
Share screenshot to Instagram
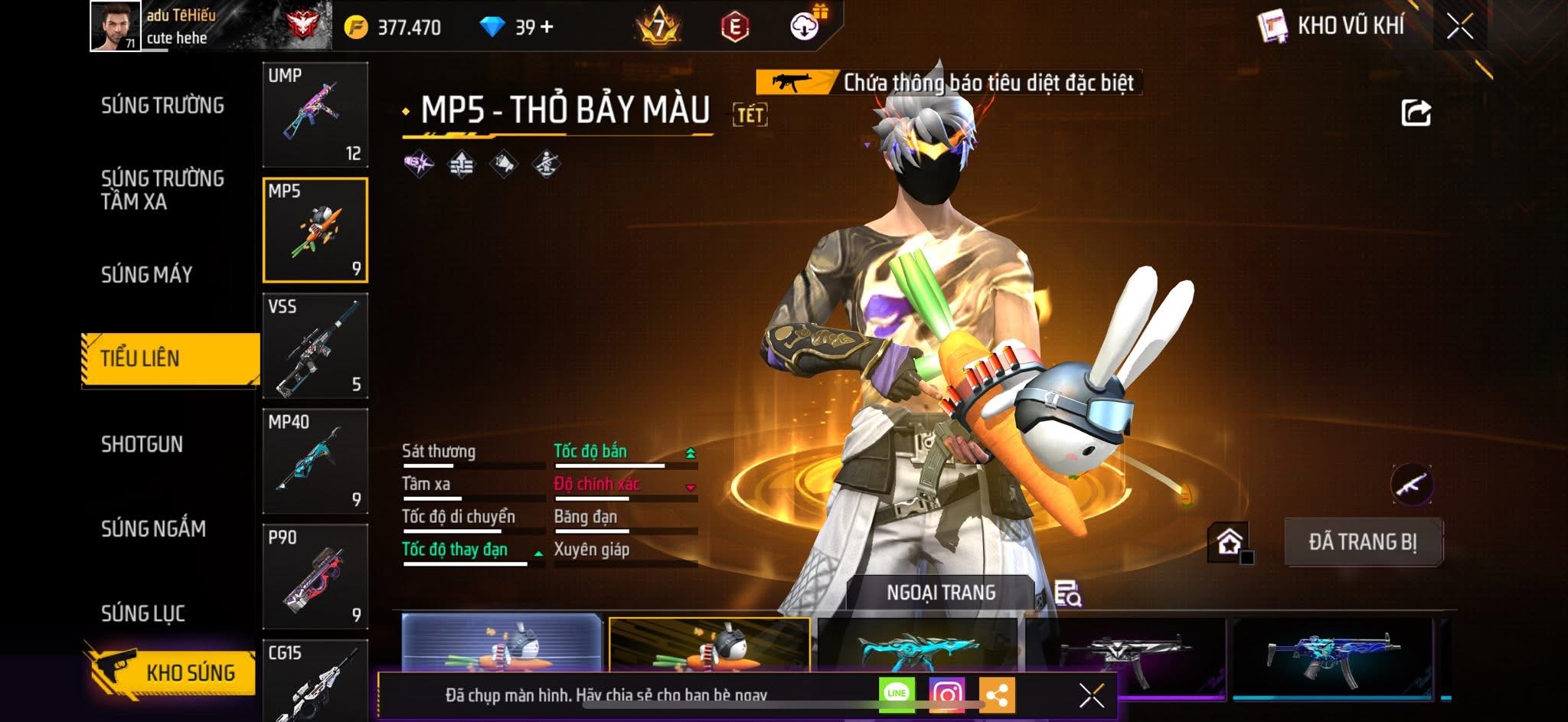click(946, 694)
